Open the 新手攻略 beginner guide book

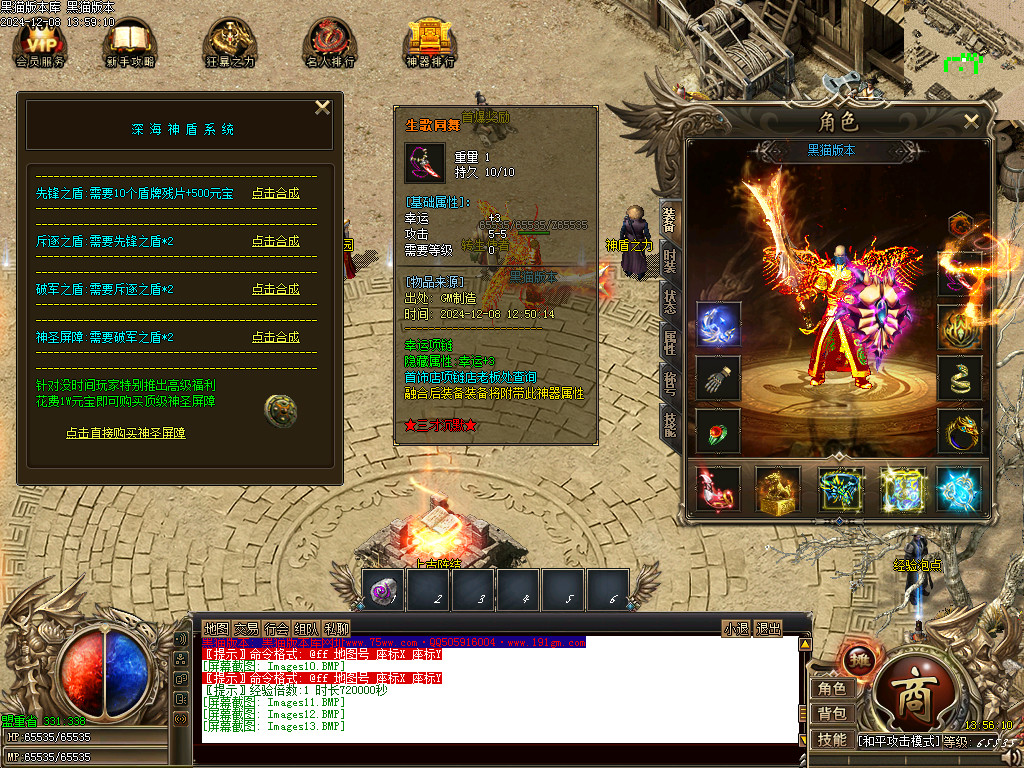pos(129,44)
